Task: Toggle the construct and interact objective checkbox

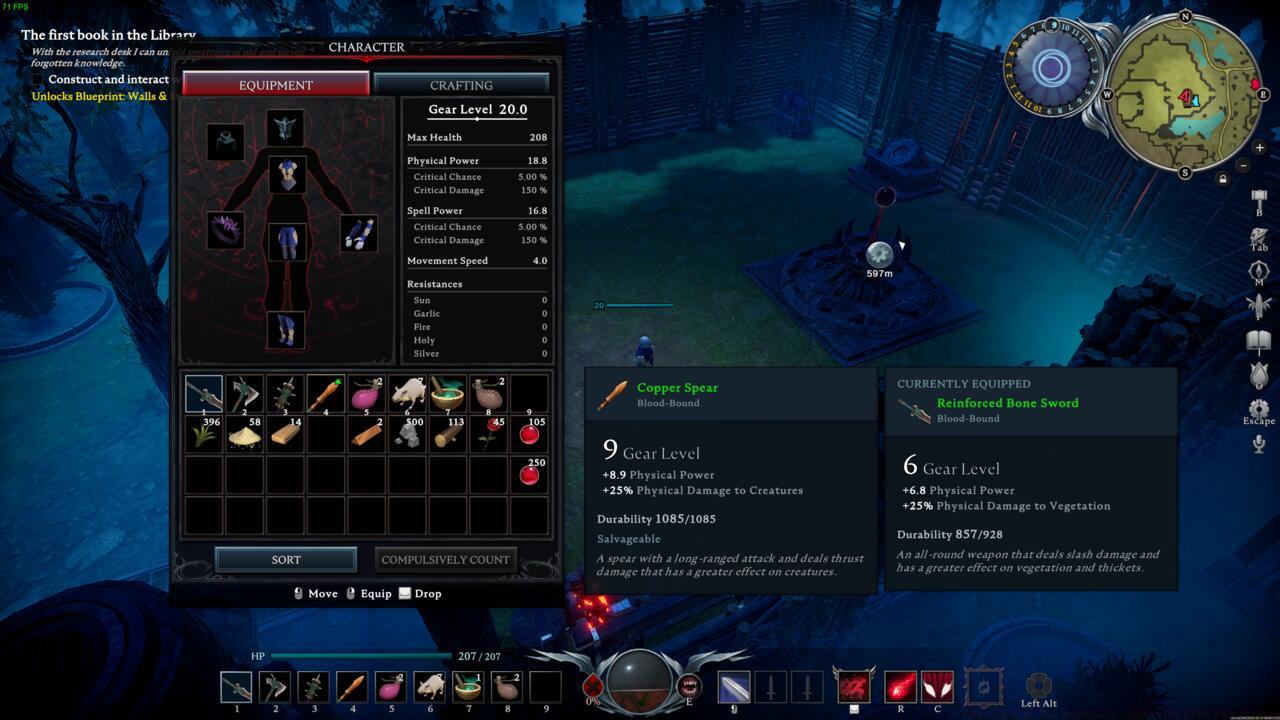Action: [x=38, y=79]
